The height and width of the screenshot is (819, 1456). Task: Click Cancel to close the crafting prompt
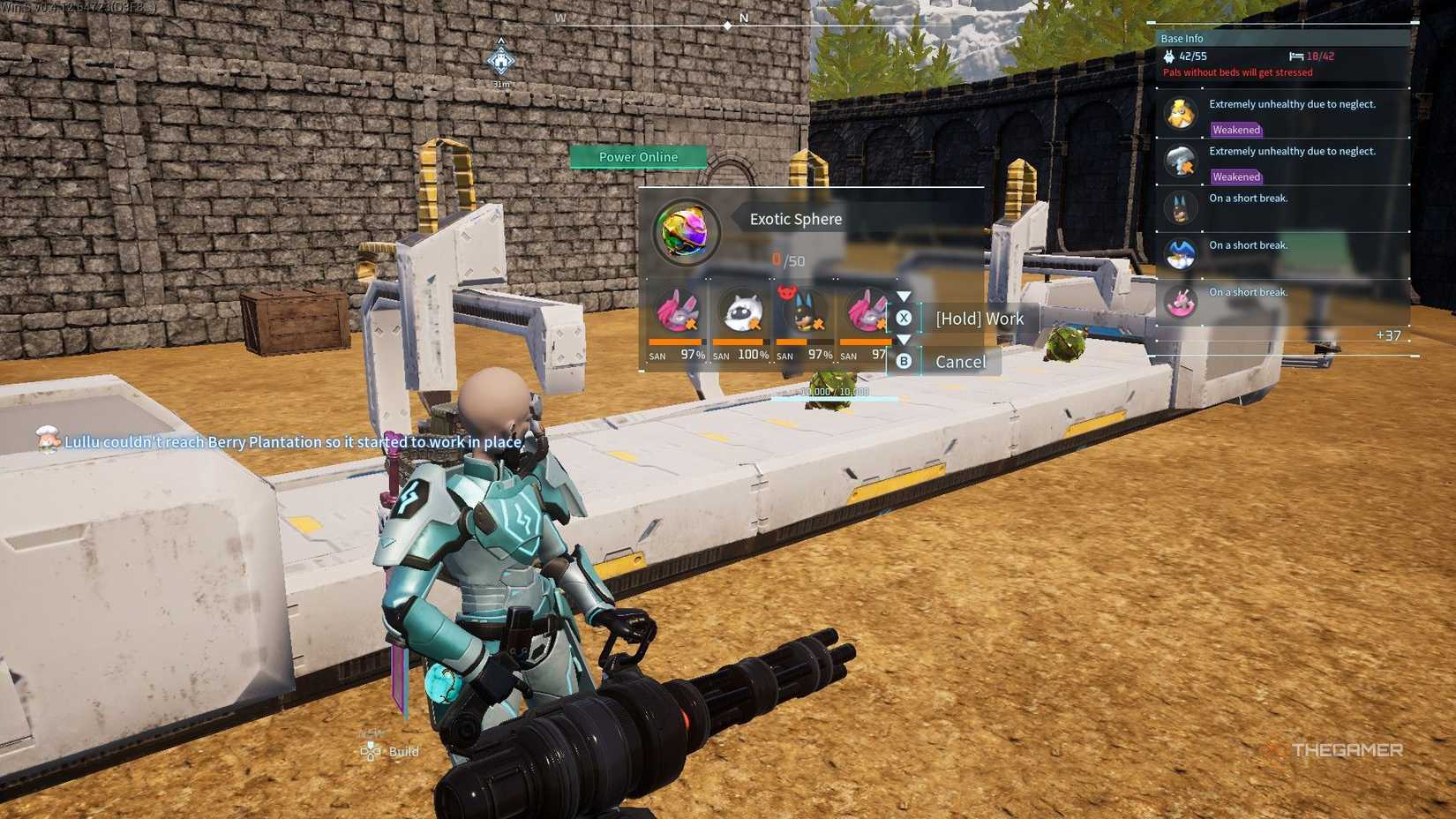960,361
